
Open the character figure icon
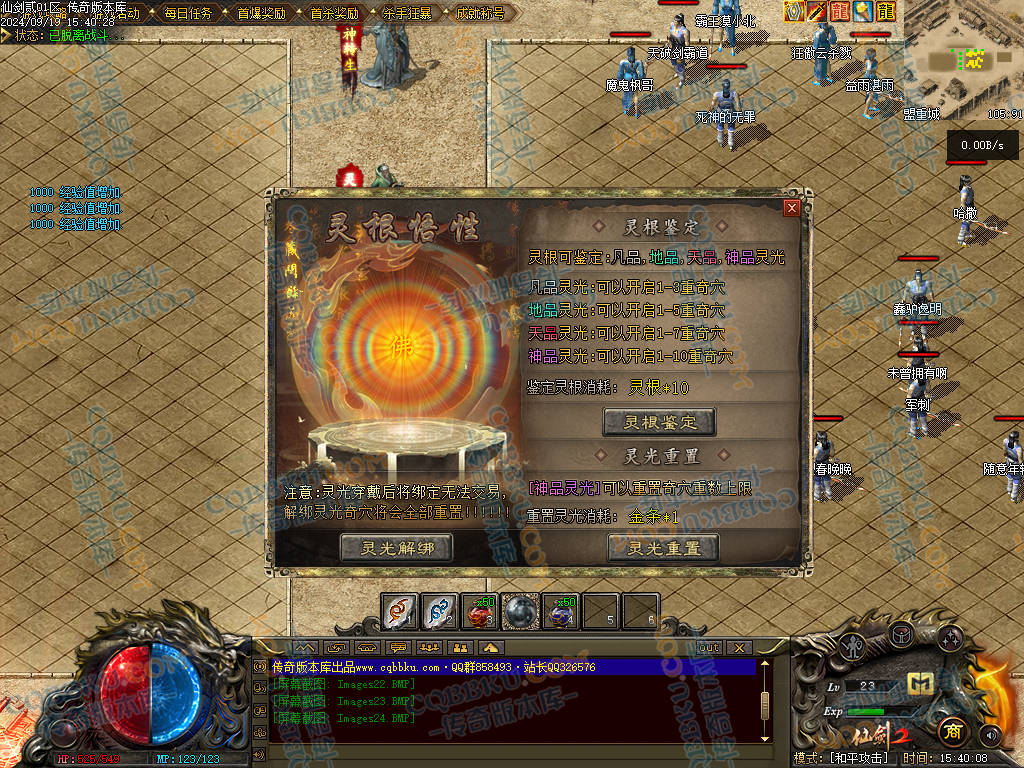point(853,647)
